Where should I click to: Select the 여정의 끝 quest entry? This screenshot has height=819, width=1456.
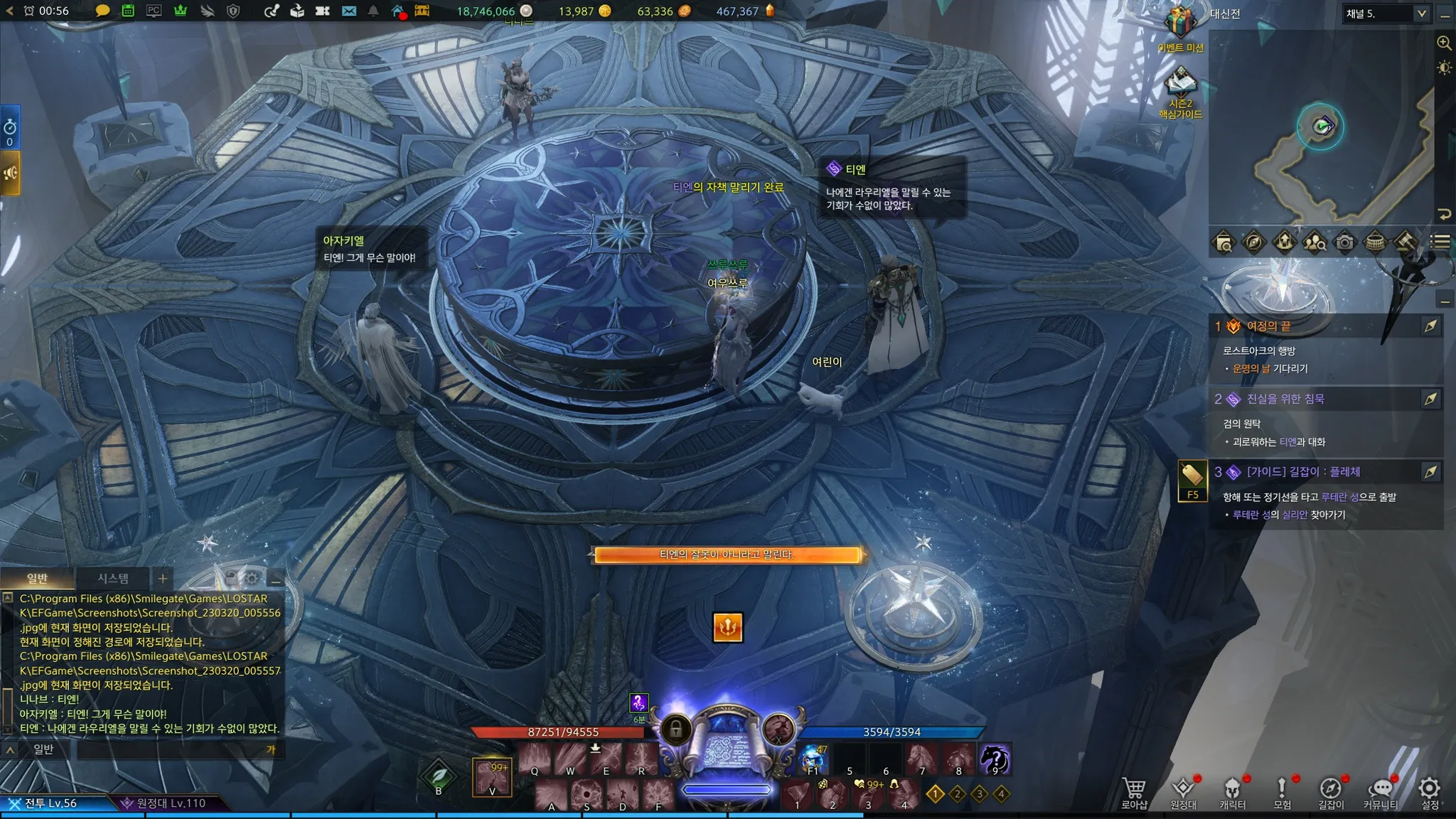(1268, 326)
